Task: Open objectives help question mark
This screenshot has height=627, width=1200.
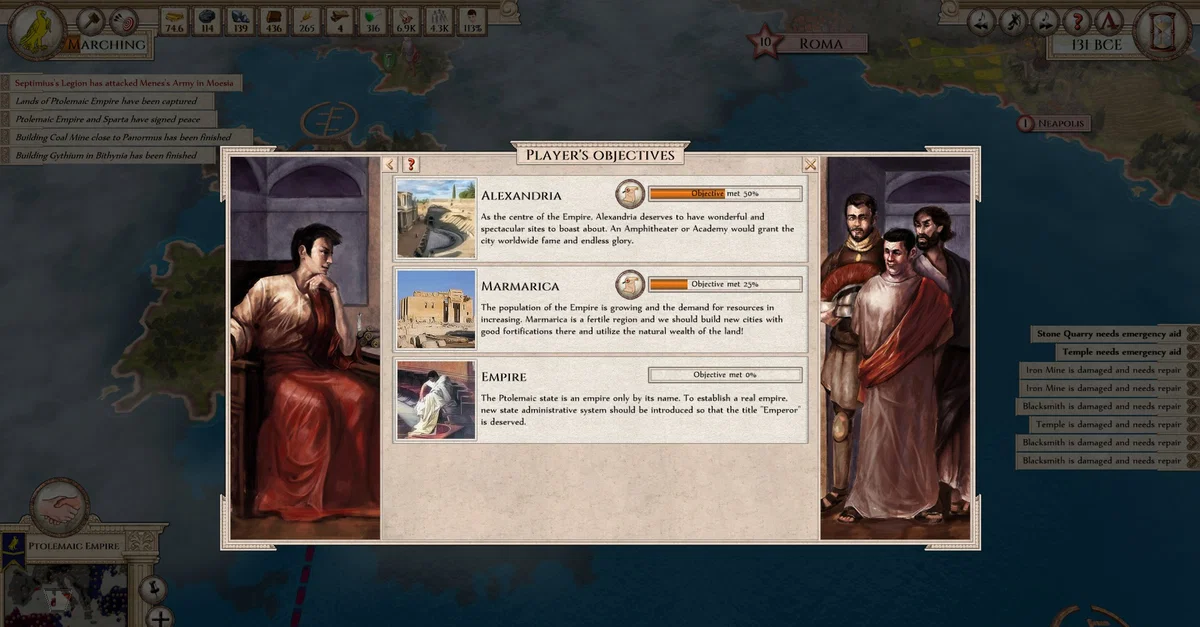Action: click(410, 165)
